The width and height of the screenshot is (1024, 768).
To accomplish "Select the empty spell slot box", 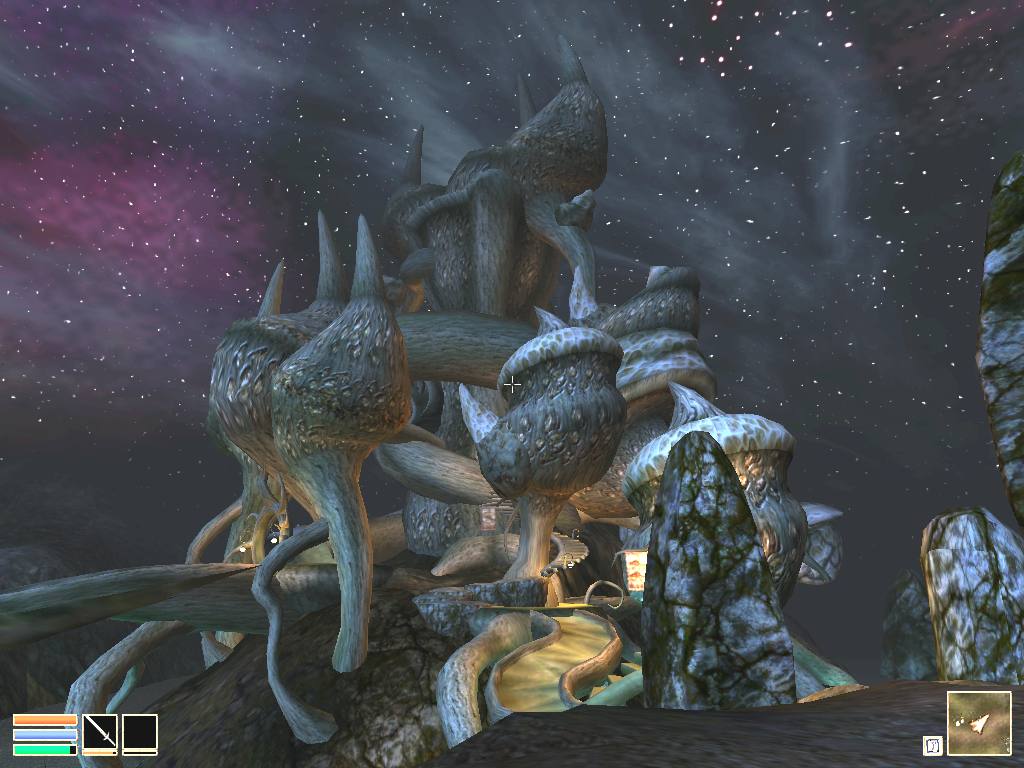I will (x=140, y=731).
